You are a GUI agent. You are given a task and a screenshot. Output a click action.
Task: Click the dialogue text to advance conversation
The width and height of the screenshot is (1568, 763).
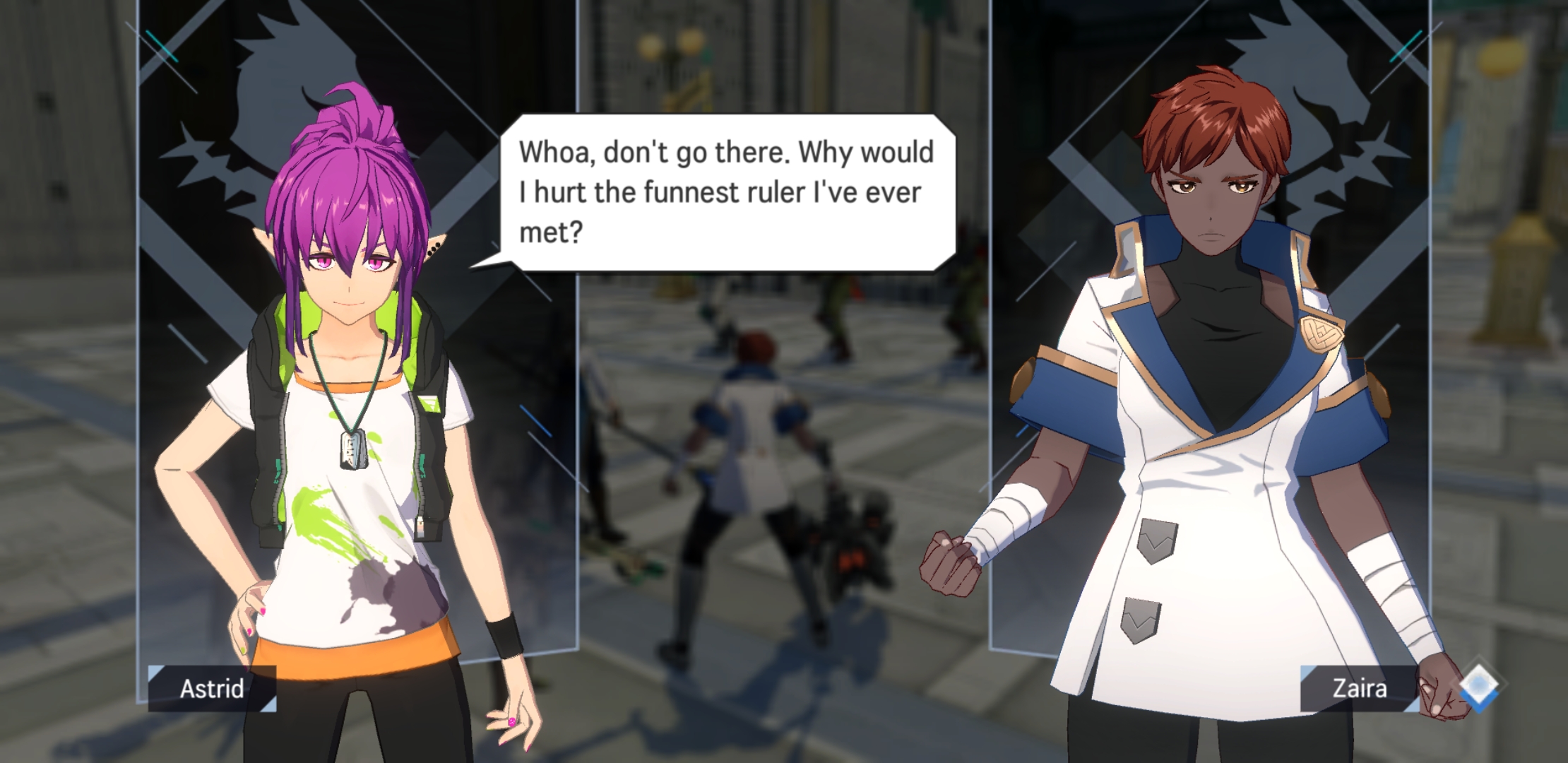(727, 191)
